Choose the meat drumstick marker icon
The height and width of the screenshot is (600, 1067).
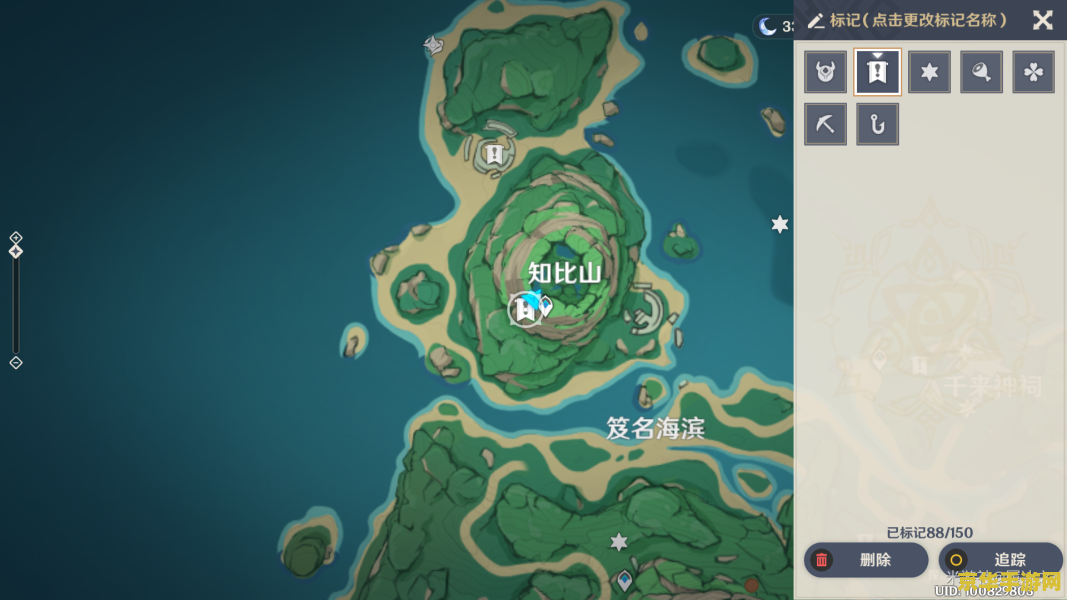coord(982,72)
